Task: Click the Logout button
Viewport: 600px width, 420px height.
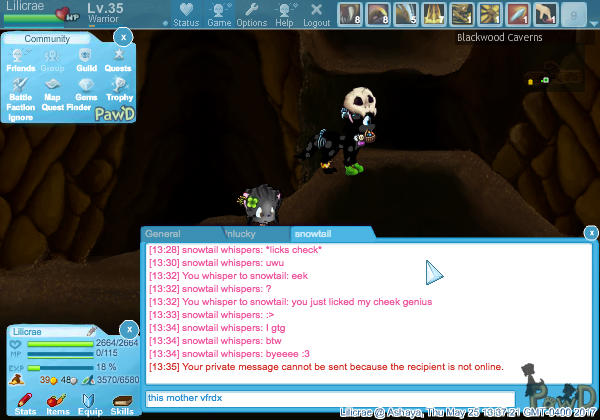Action: tap(316, 14)
